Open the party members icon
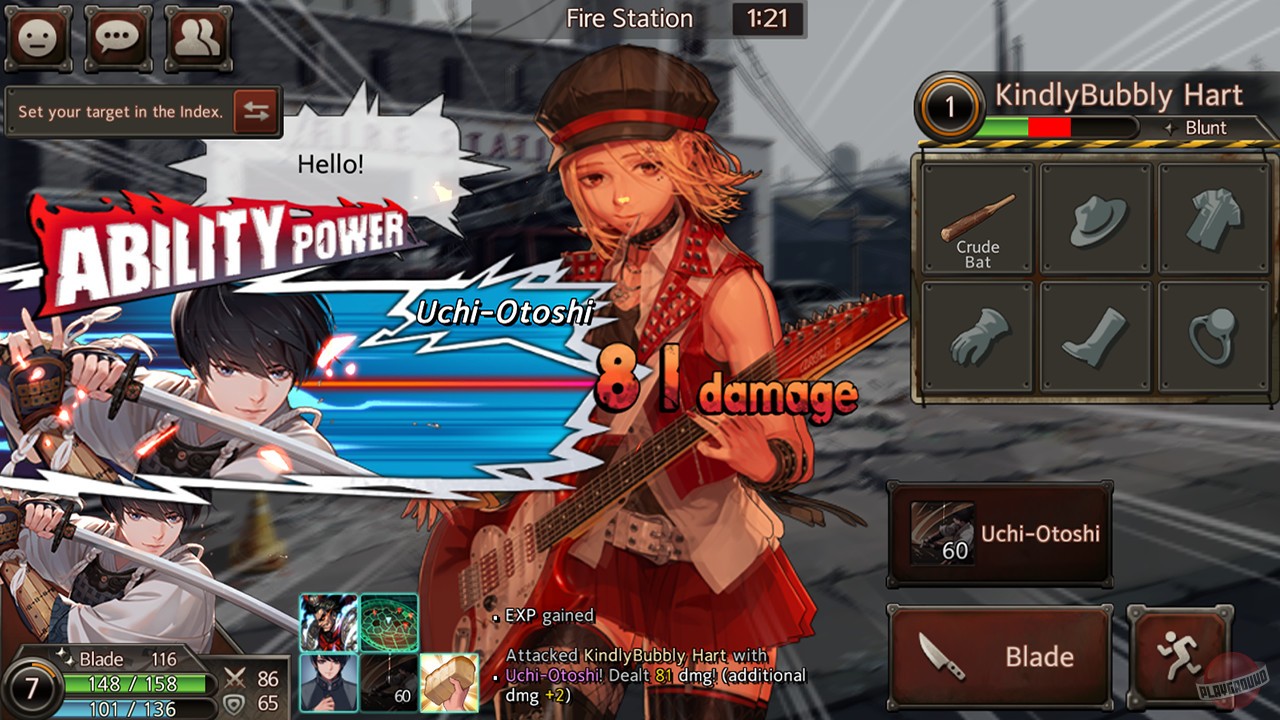The height and width of the screenshot is (720, 1280). tap(198, 40)
